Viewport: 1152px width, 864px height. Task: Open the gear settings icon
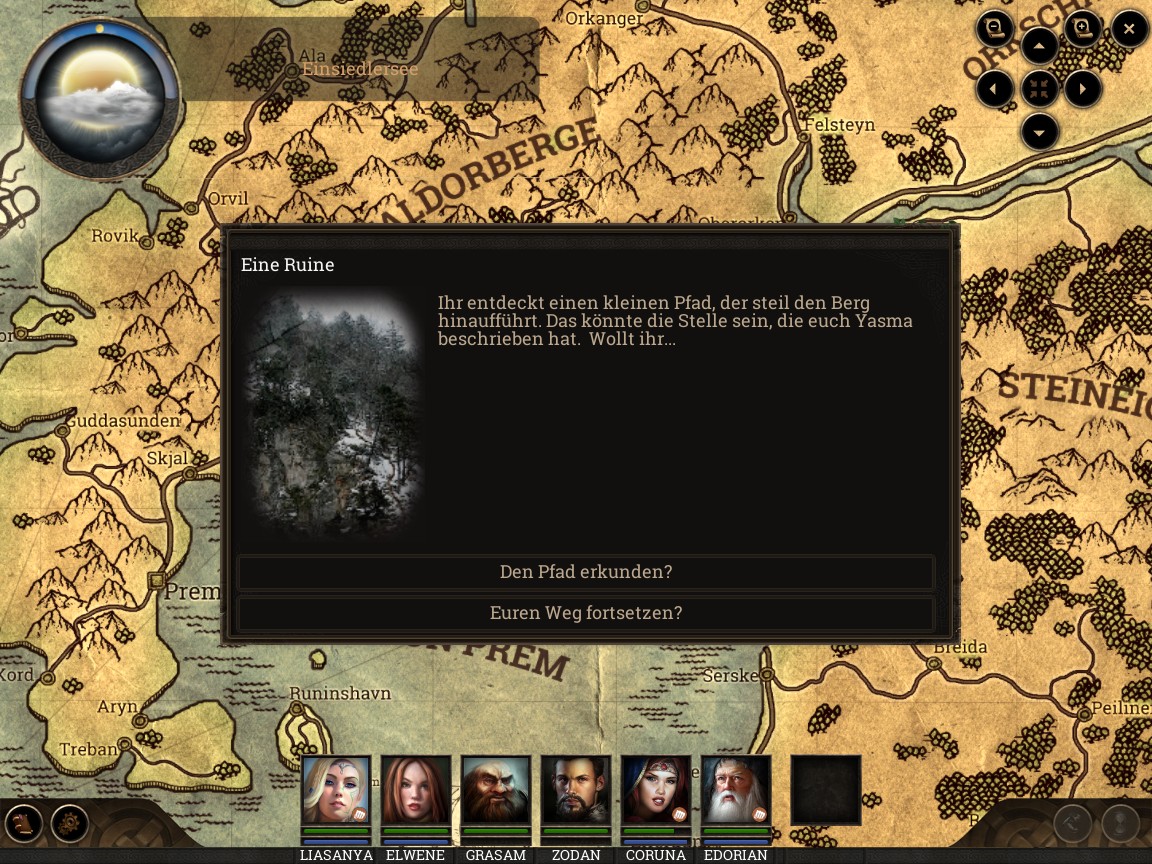70,824
